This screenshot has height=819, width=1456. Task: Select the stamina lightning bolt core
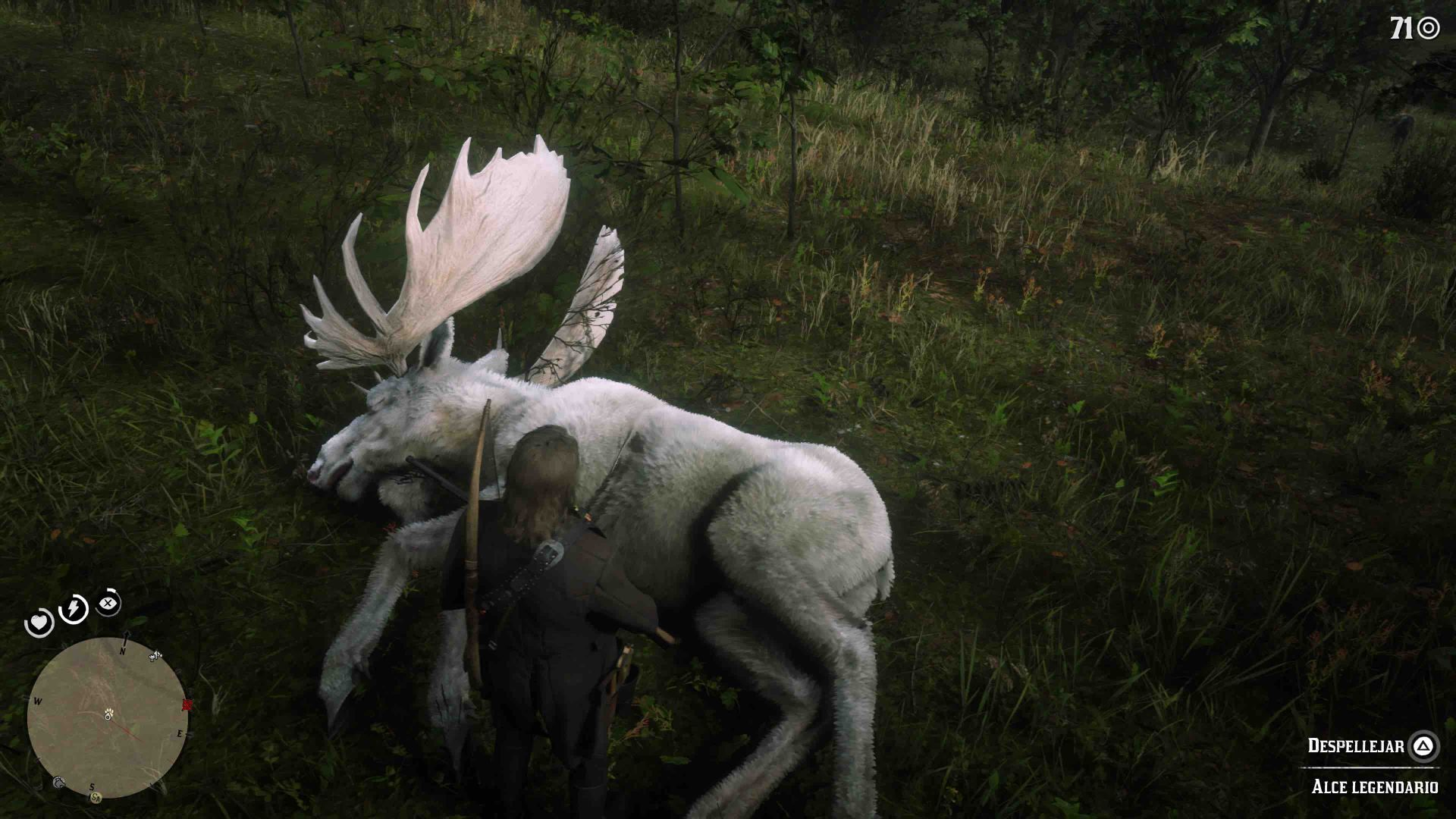click(x=73, y=608)
